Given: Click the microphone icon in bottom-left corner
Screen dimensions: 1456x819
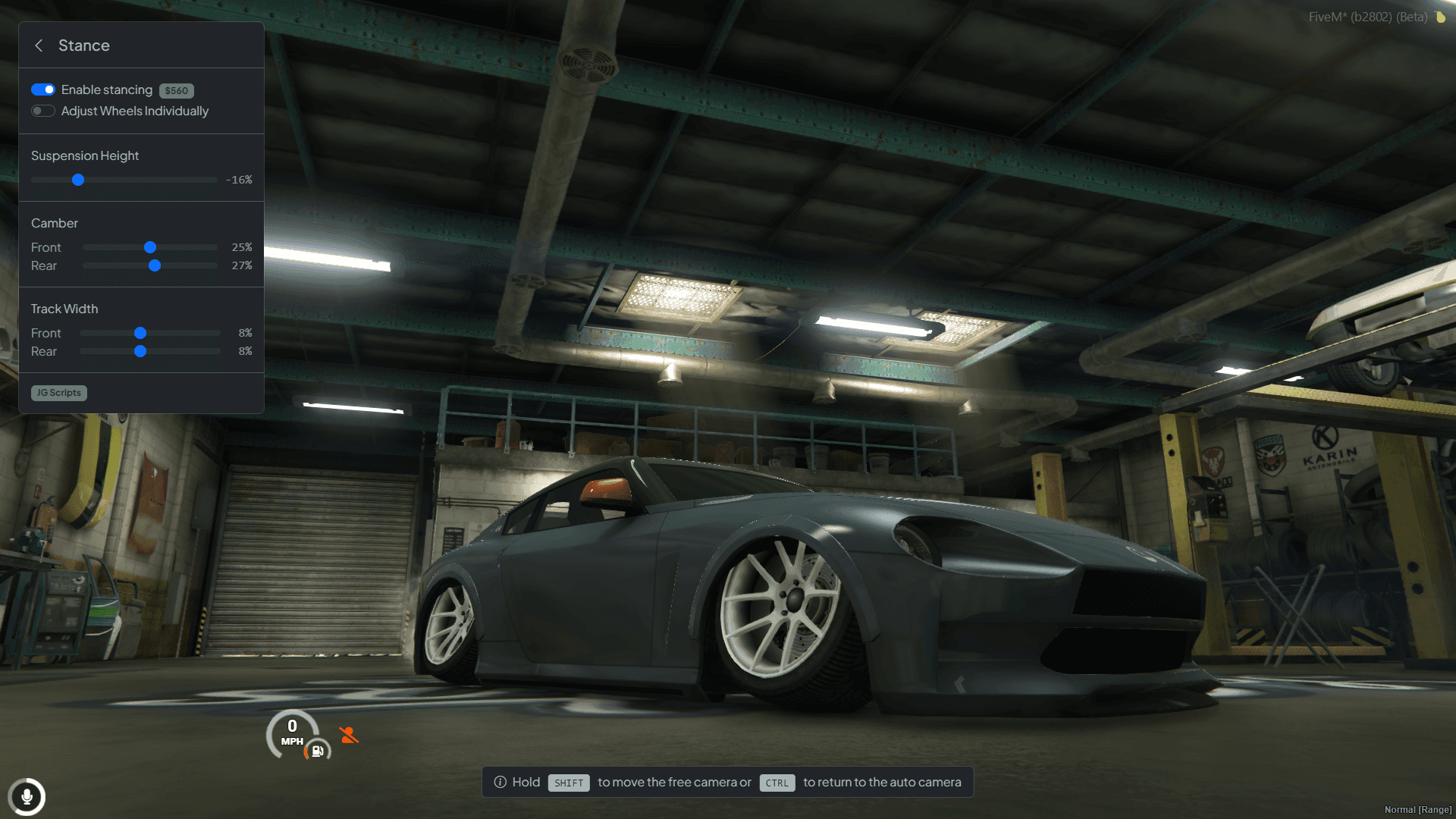Looking at the screenshot, I should pyautogui.click(x=28, y=797).
